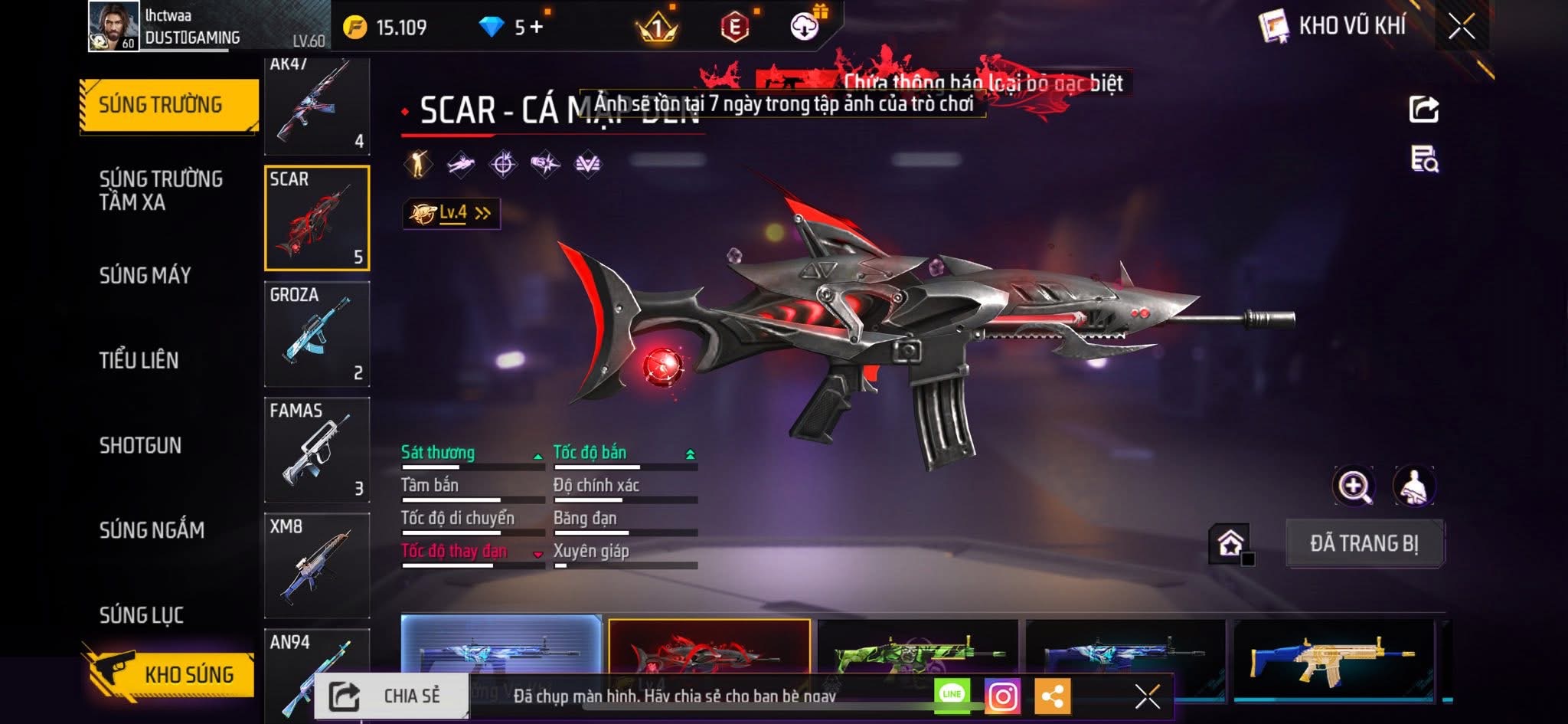This screenshot has width=1568, height=724.
Task: Select the Súng Lục category
Action: click(x=142, y=614)
